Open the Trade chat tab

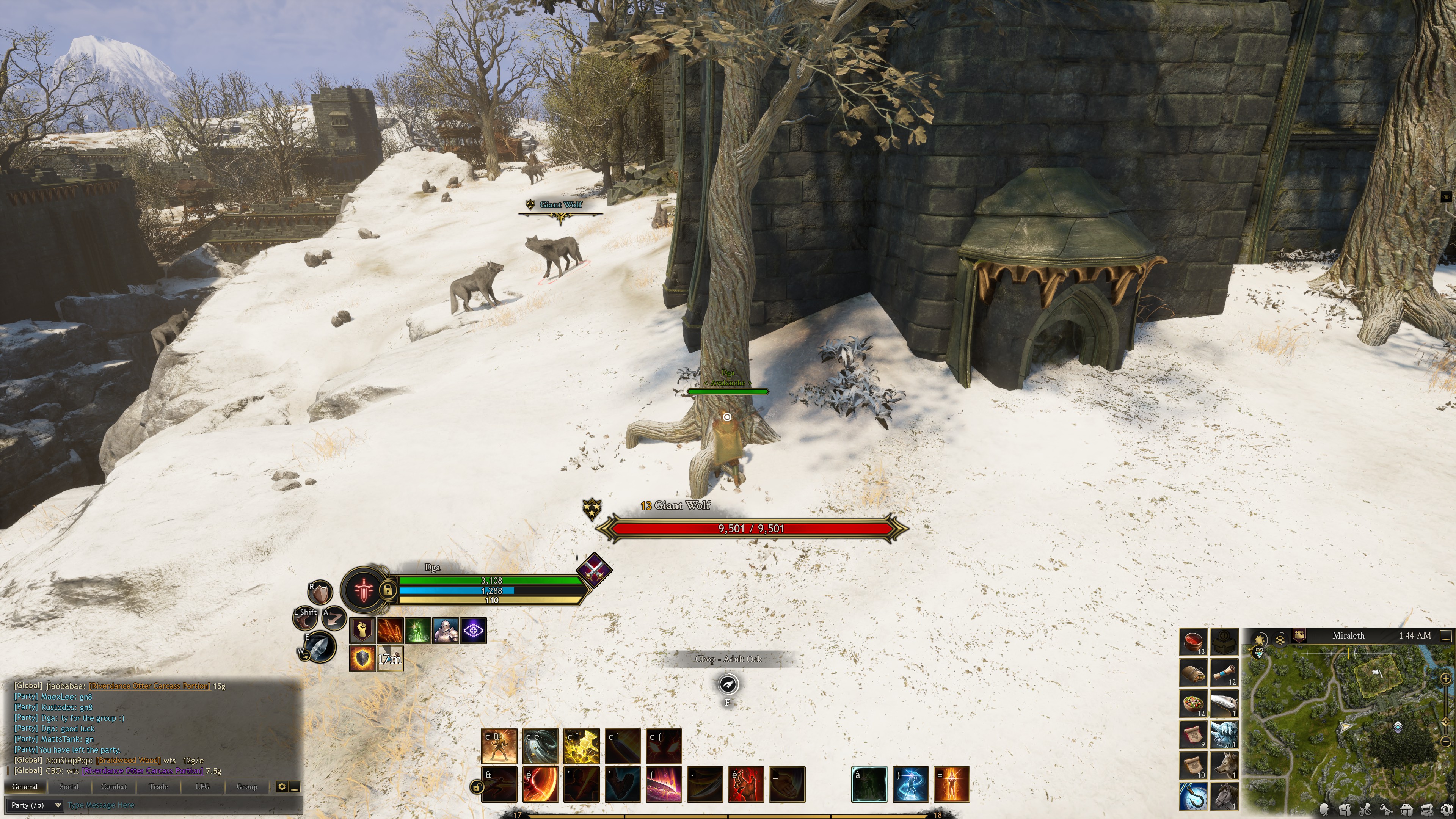coord(158,786)
